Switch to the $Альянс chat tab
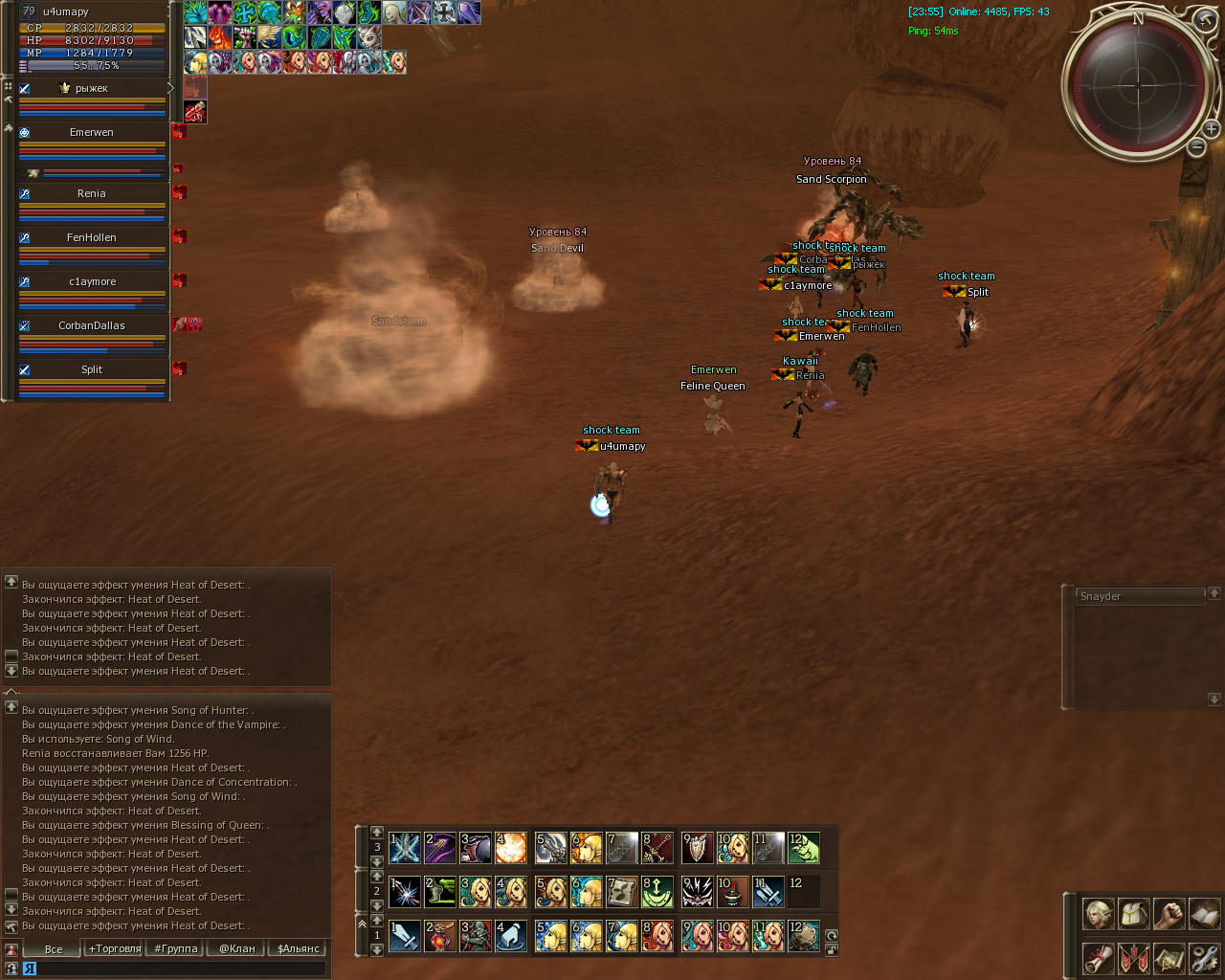 point(299,948)
